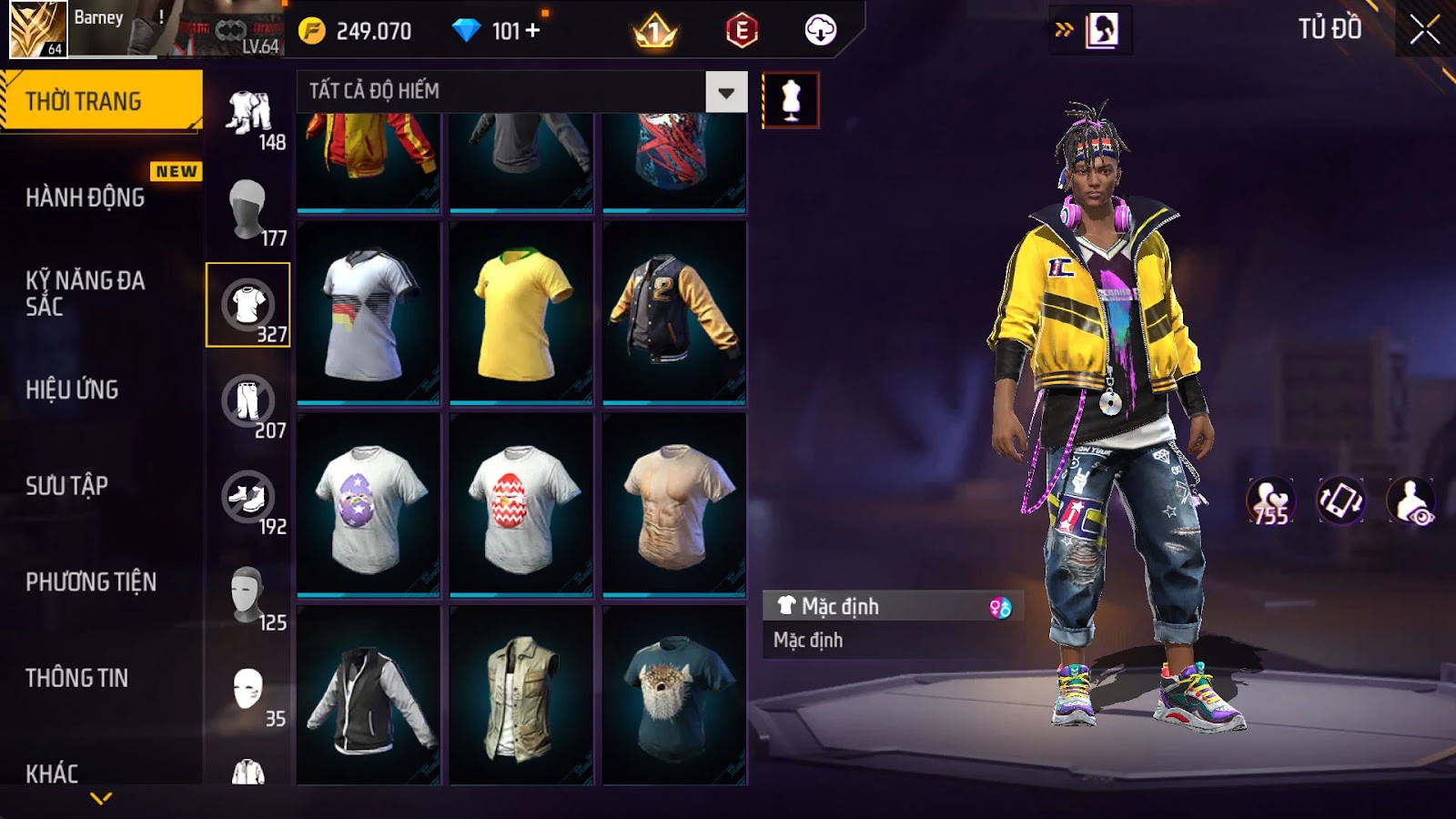Select the khaki vest top
The height and width of the screenshot is (819, 1456).
(x=521, y=696)
